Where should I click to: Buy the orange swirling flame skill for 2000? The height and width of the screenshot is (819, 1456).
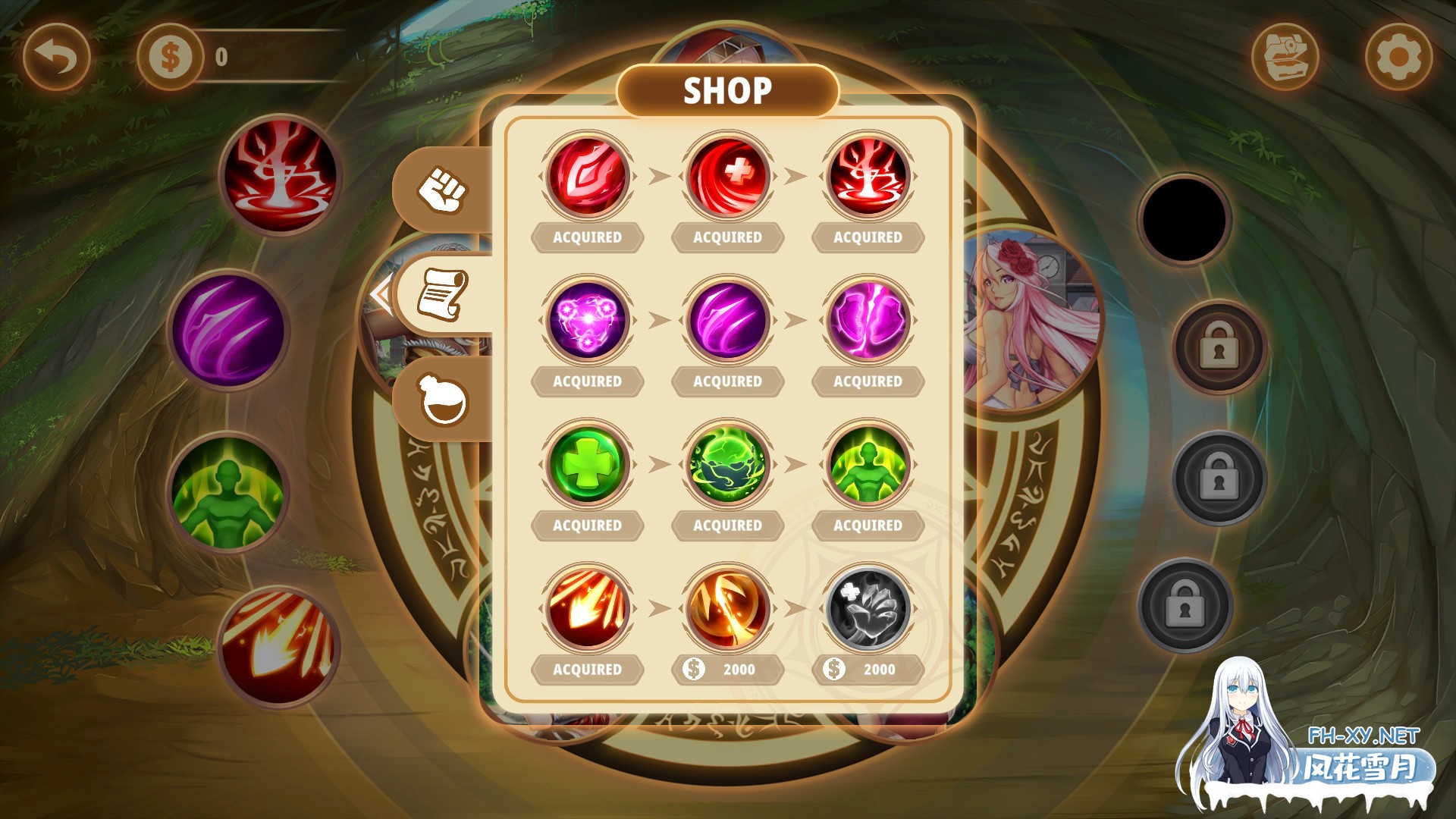(727, 669)
